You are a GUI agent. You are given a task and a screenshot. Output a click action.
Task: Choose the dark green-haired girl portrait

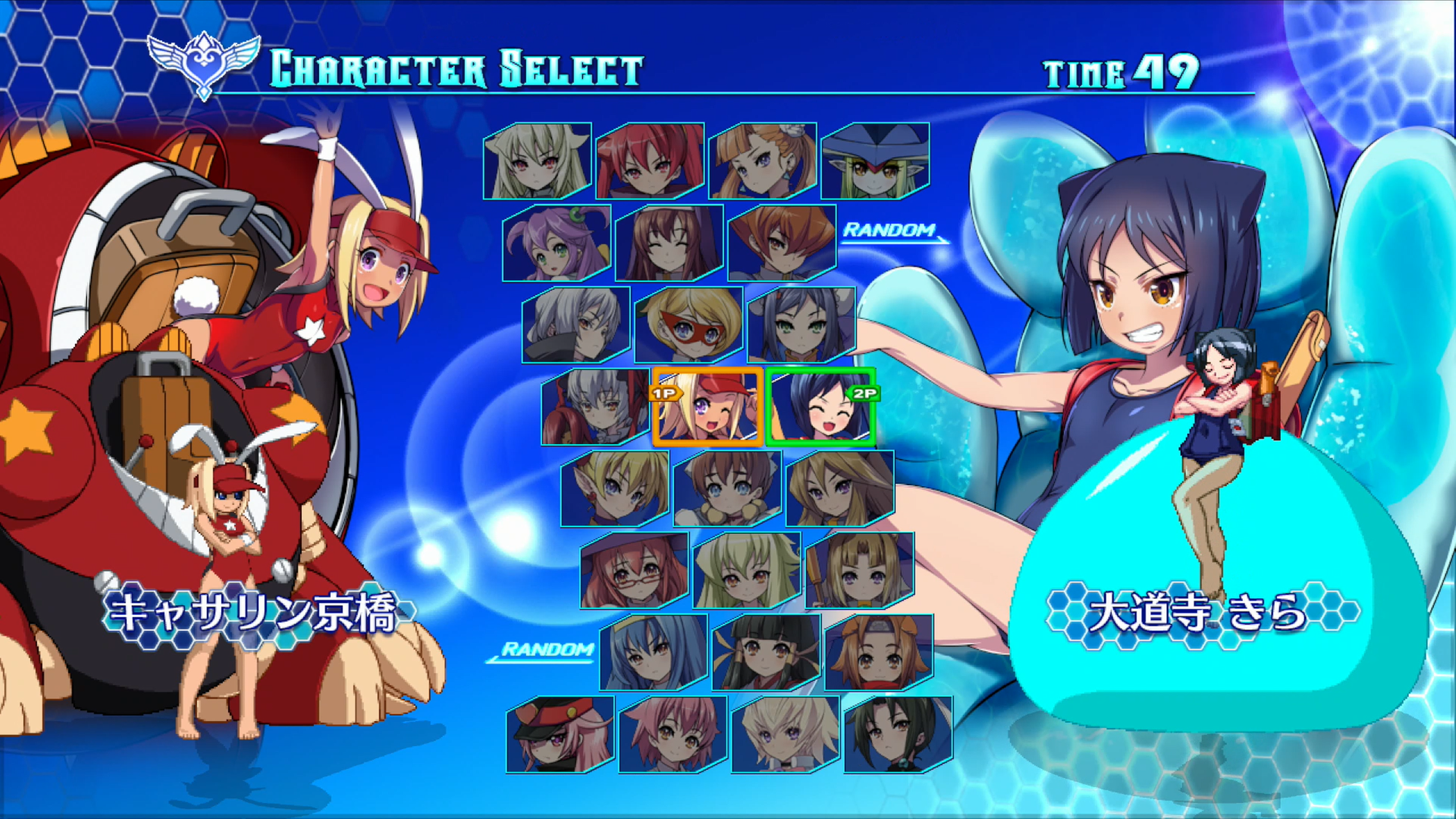tap(898, 734)
